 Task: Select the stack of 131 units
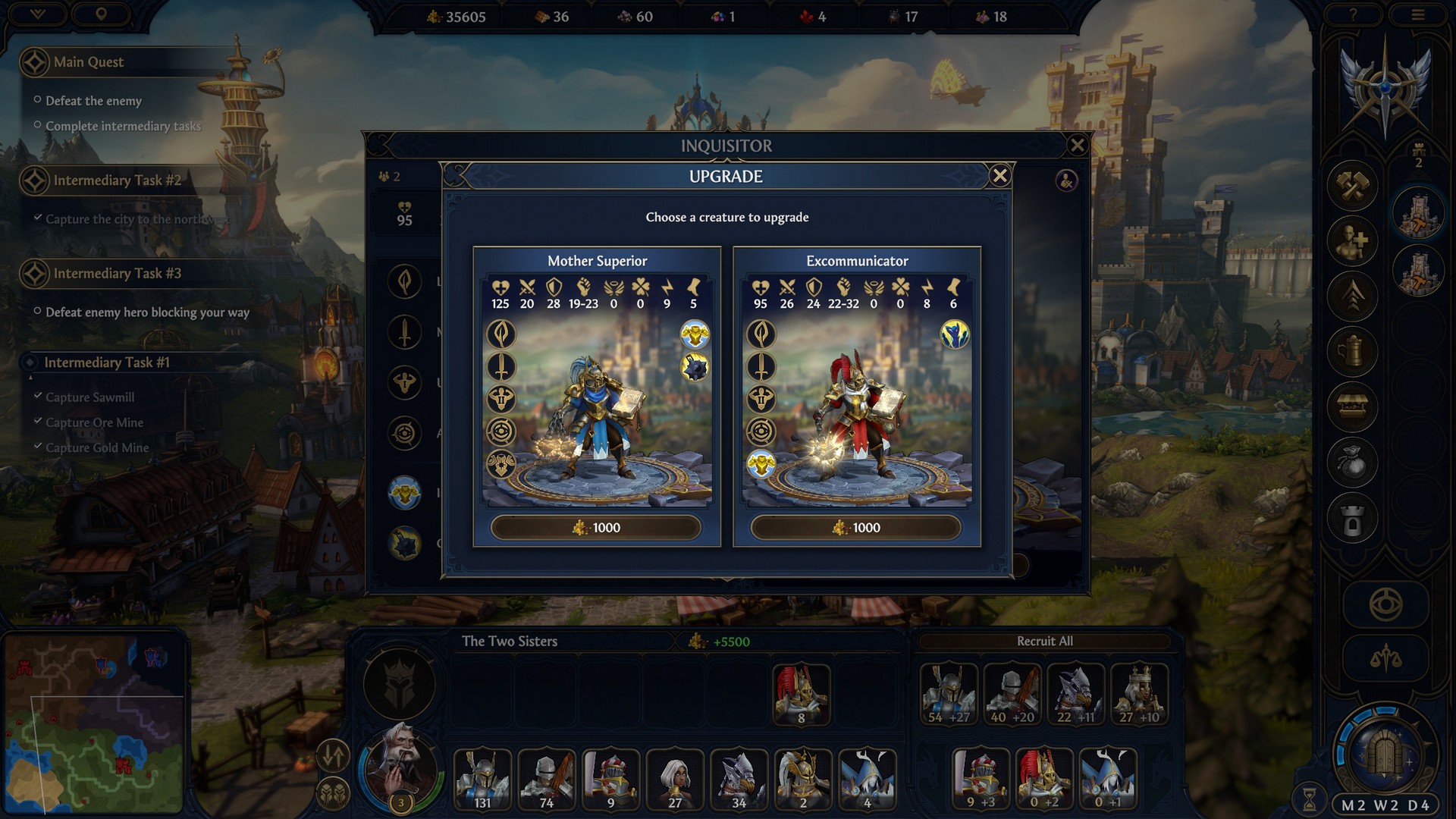click(x=483, y=779)
